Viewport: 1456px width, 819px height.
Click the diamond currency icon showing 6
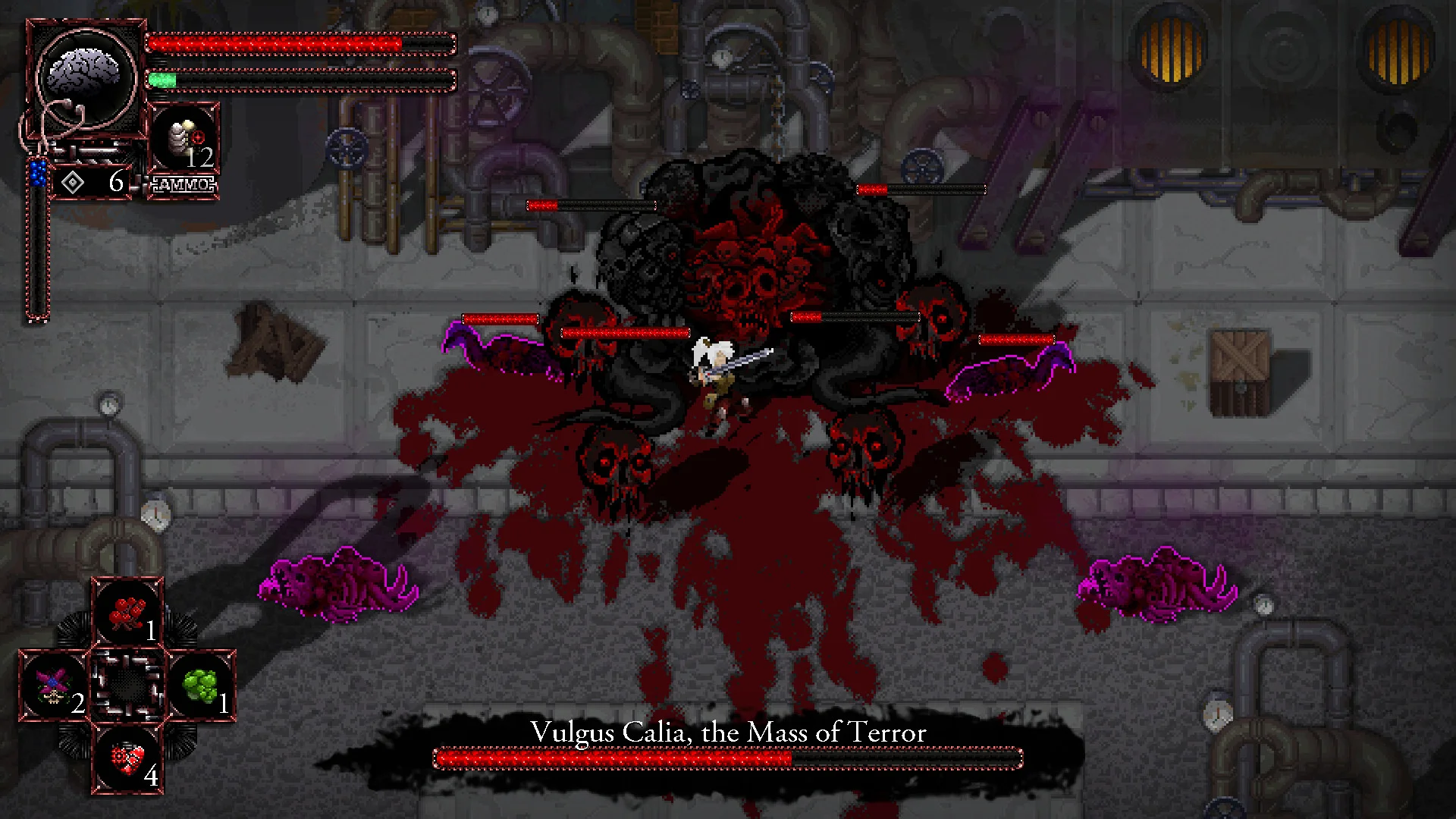(x=72, y=182)
